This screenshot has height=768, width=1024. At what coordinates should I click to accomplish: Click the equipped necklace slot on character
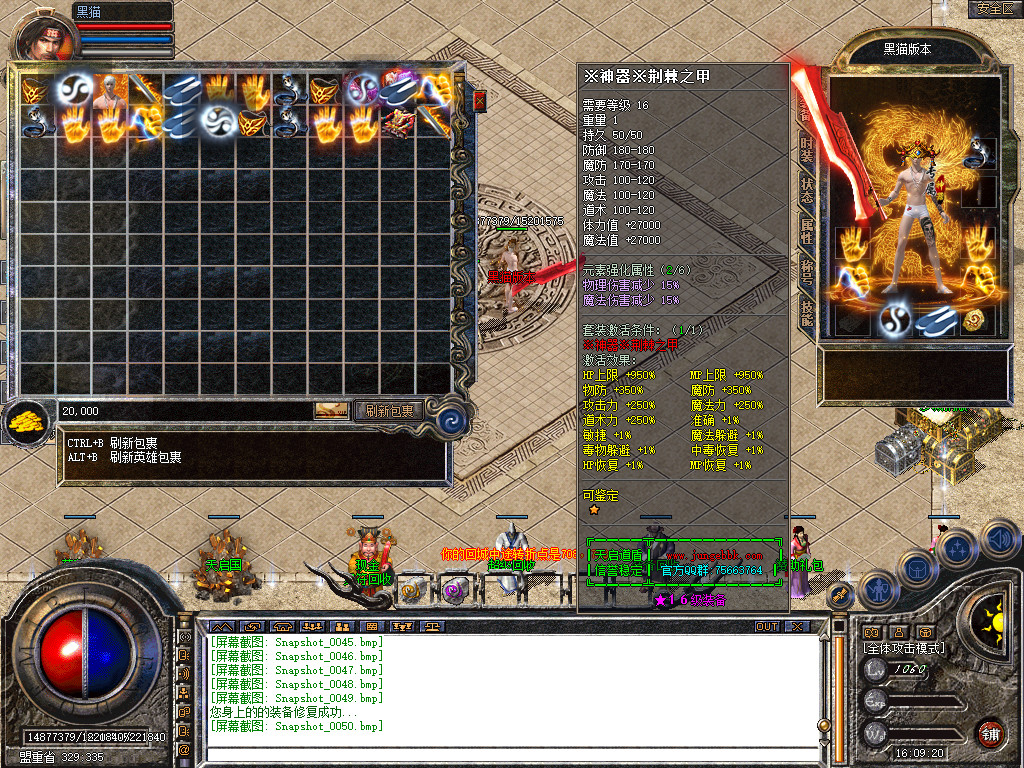coord(980,152)
